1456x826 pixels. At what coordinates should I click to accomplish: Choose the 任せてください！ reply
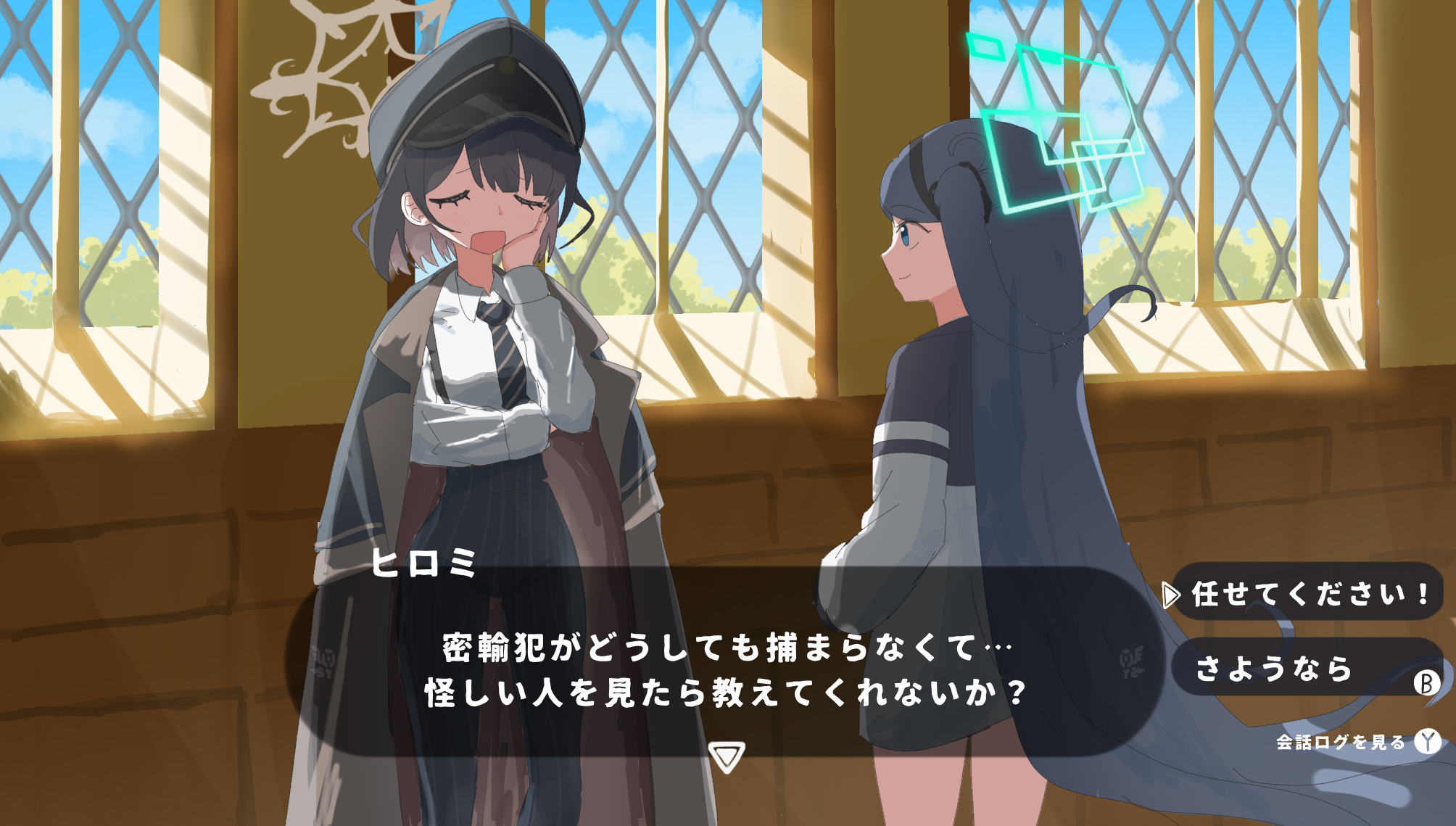pos(1308,593)
